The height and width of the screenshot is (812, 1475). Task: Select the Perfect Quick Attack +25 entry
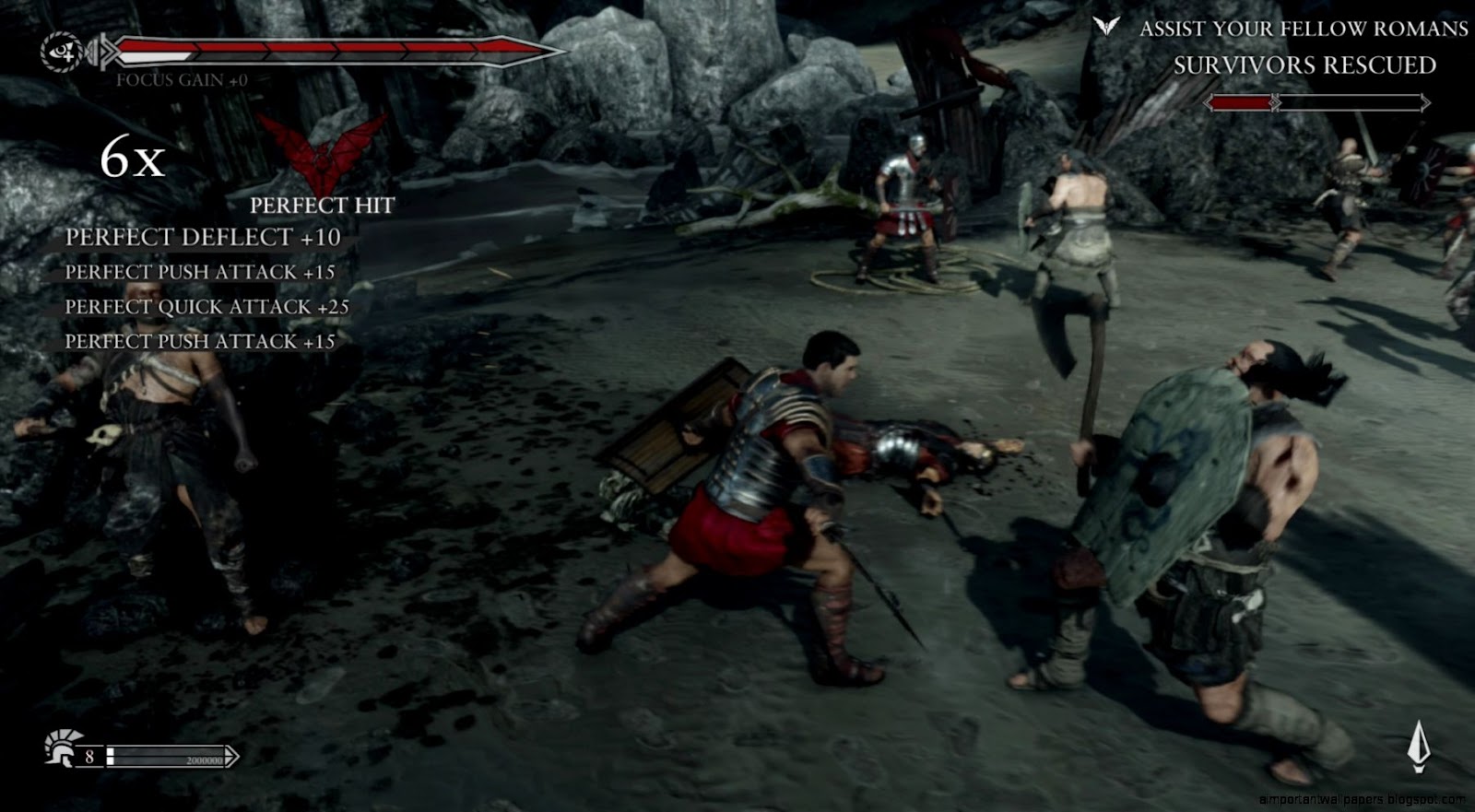pos(207,307)
